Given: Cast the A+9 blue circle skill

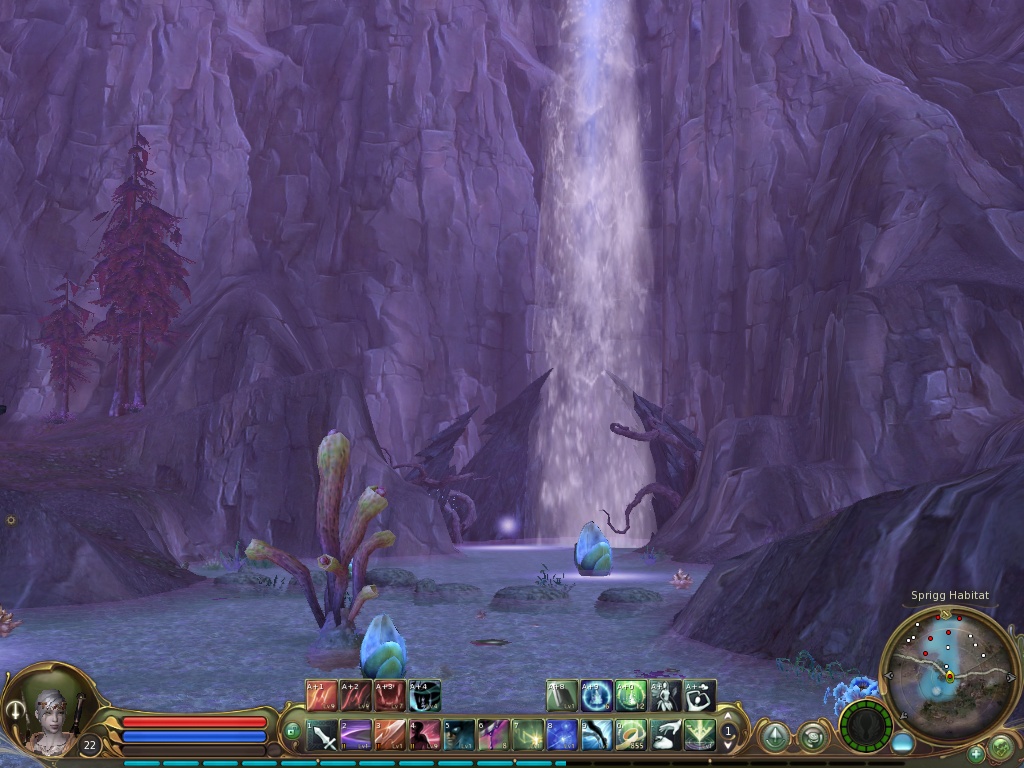Looking at the screenshot, I should (596, 695).
